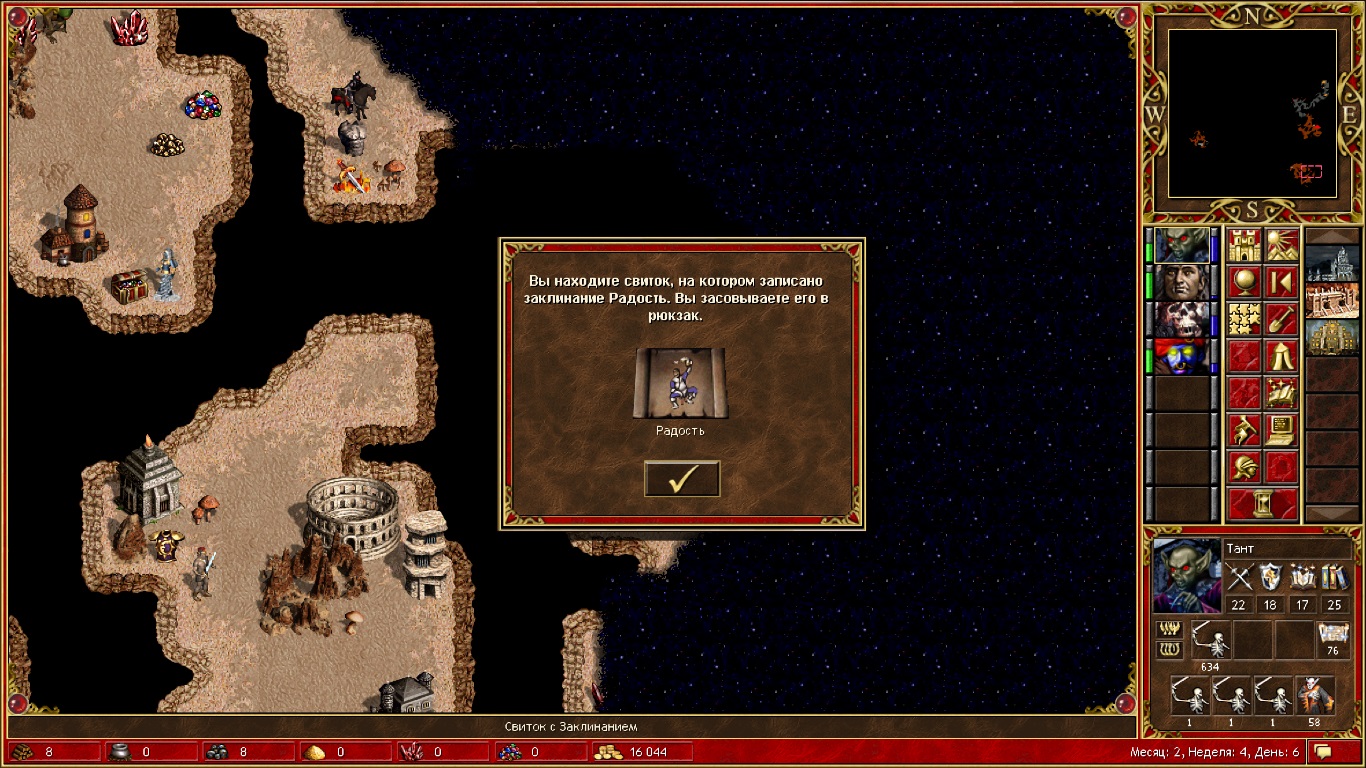Open the puzzle map stars button
This screenshot has width=1366, height=768.
point(1244,320)
